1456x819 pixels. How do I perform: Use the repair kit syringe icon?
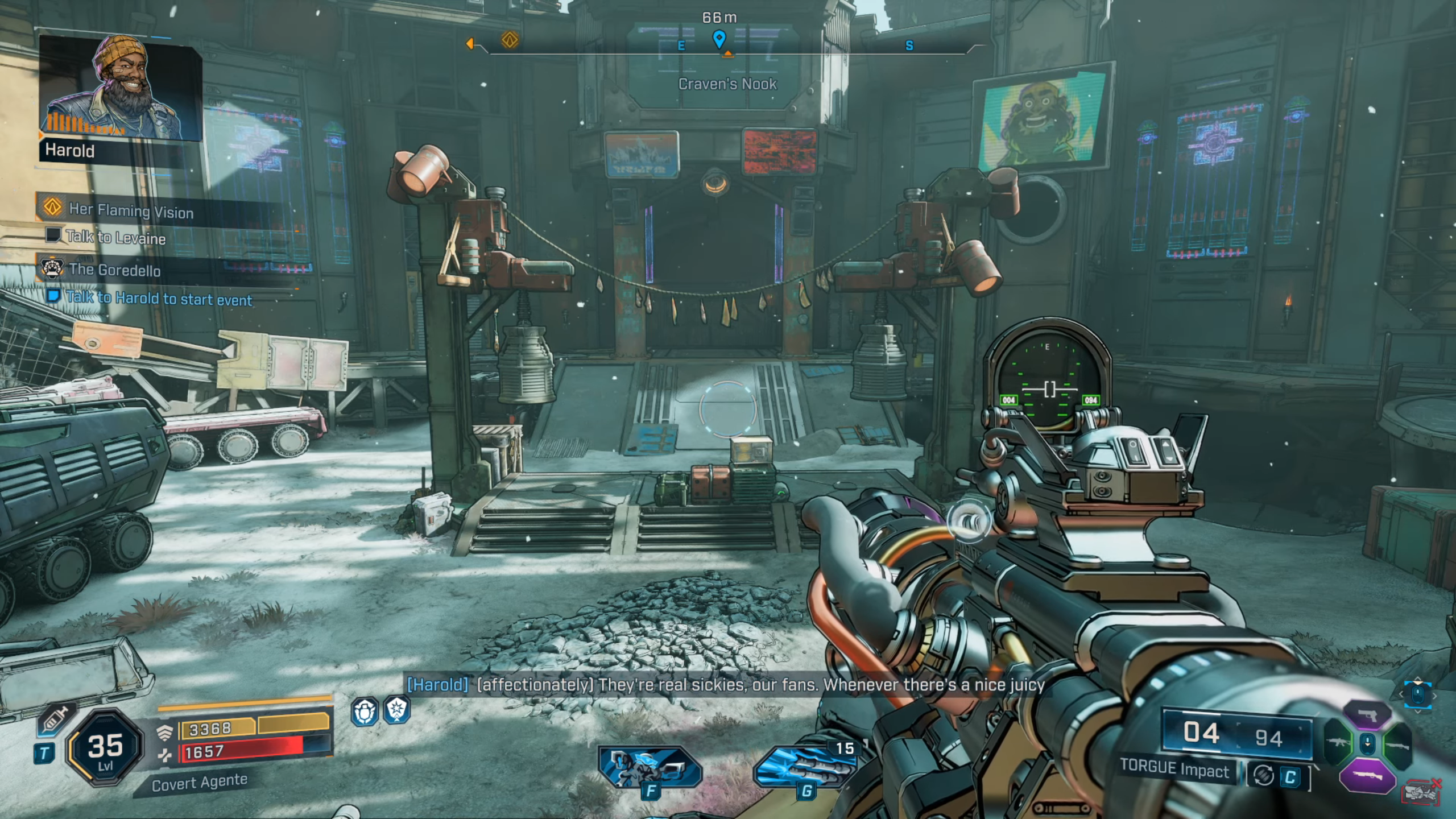point(55,721)
